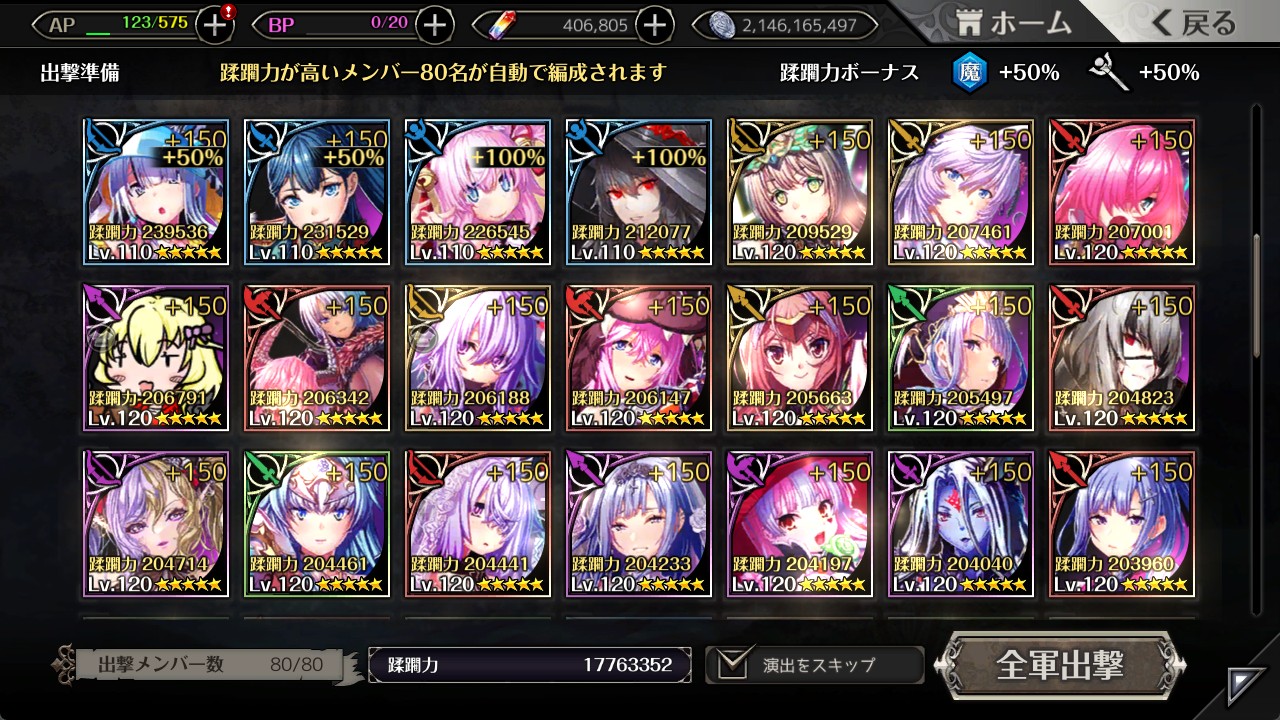Buy more rainbow crystals via plus
The width and height of the screenshot is (1280, 720).
654,25
